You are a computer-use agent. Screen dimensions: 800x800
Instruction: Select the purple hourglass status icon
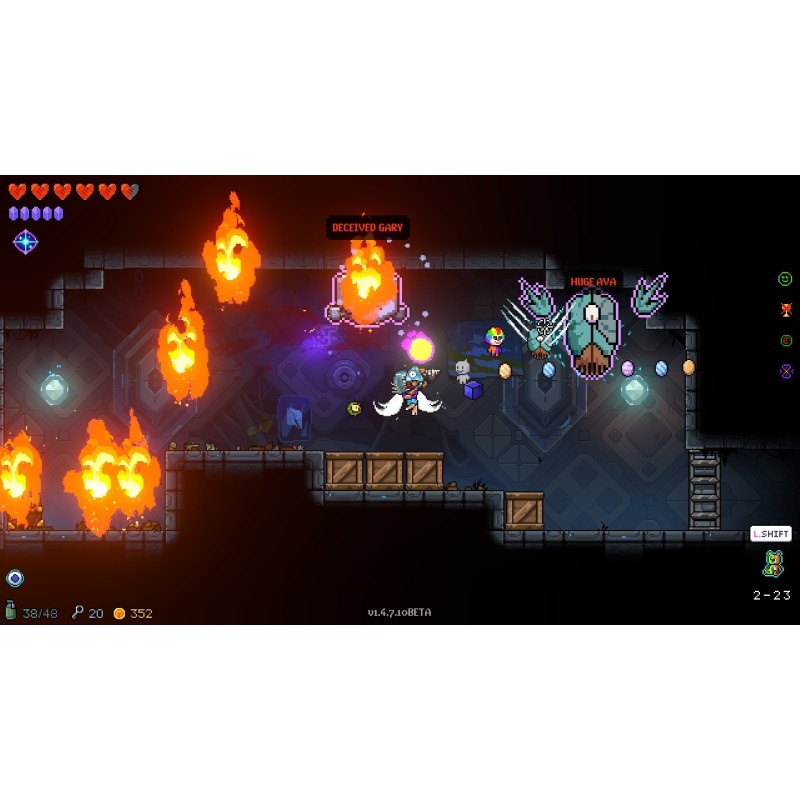785,371
